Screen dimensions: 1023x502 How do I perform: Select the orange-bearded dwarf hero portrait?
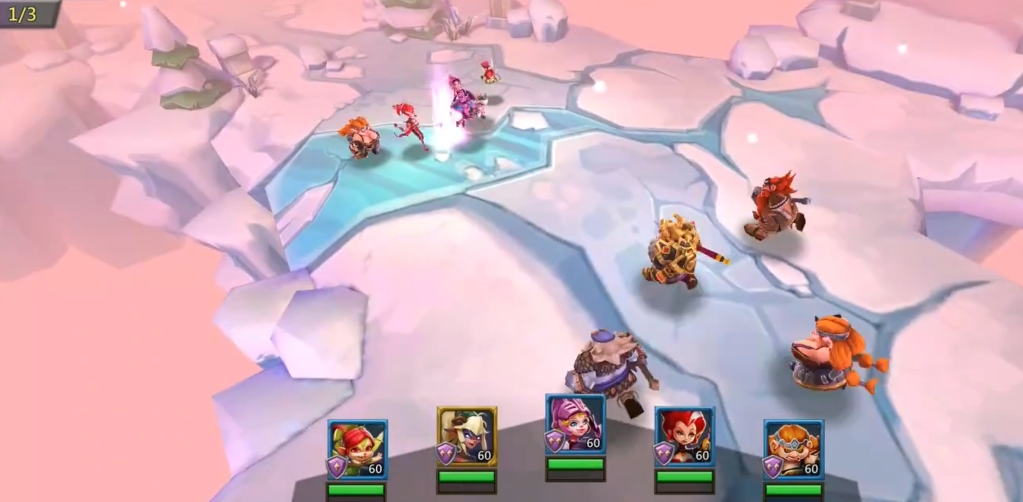pos(793,449)
